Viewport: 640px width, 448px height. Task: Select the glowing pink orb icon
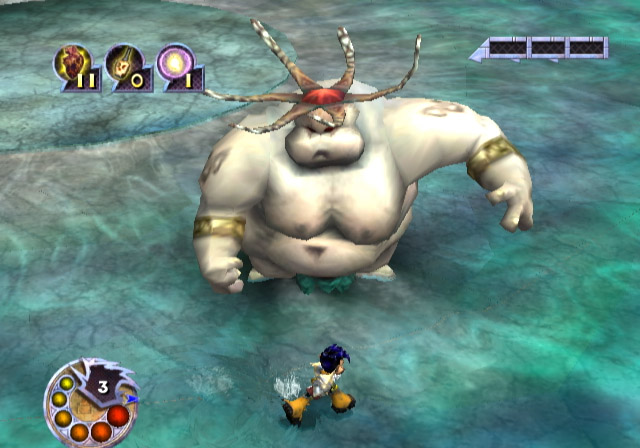point(175,63)
